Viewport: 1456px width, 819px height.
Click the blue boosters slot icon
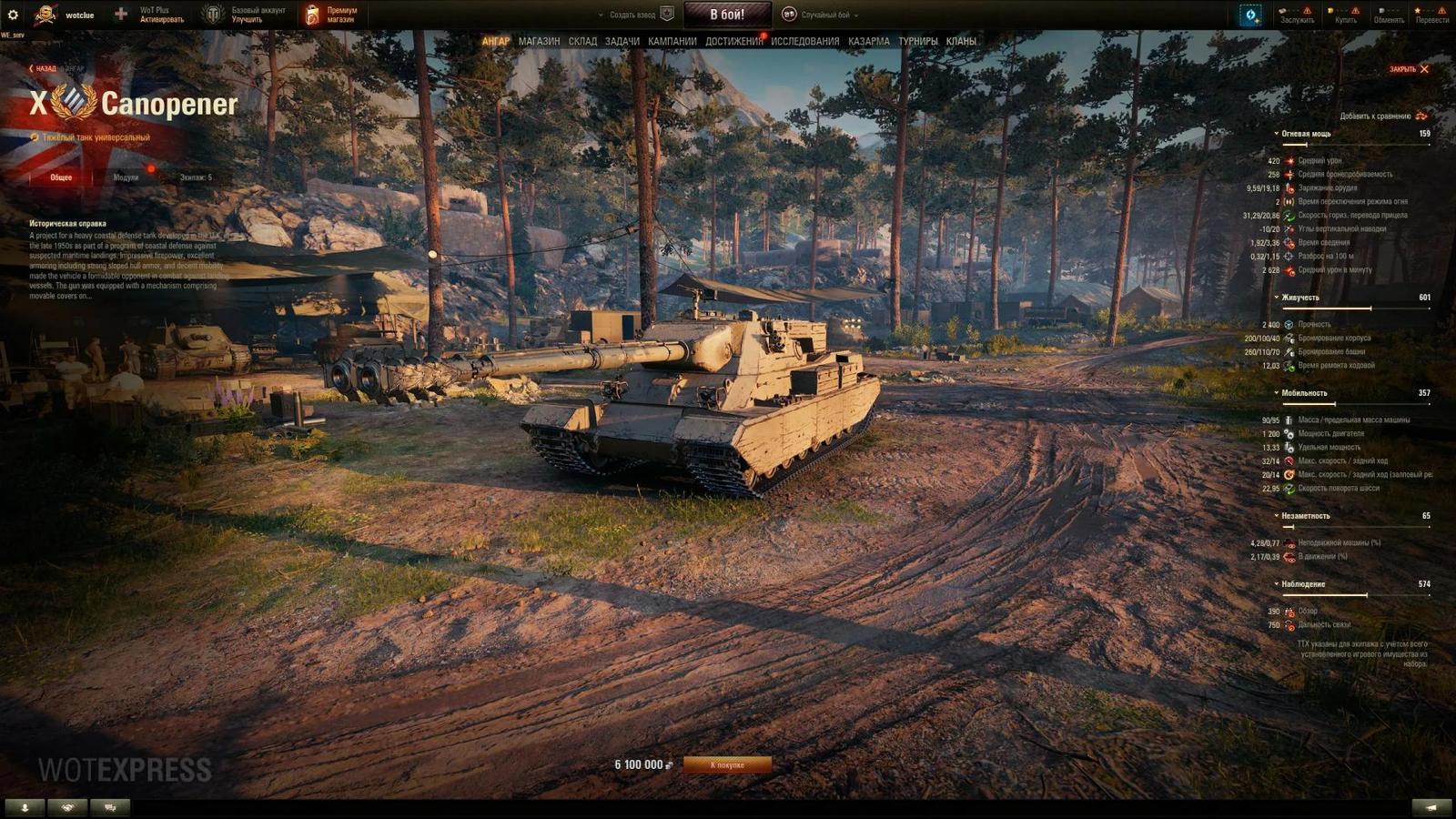point(1250,13)
